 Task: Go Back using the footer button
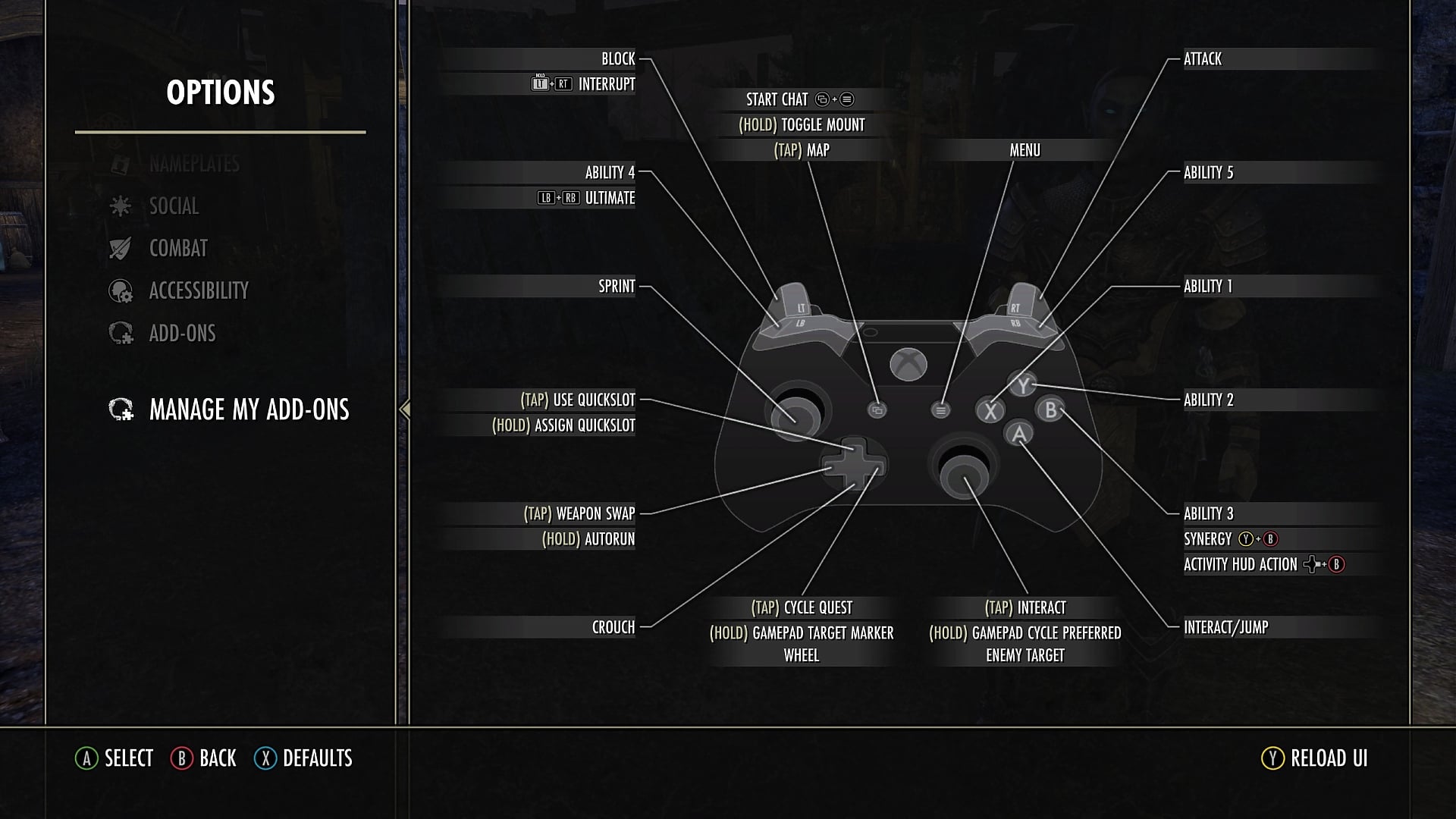pyautogui.click(x=205, y=758)
